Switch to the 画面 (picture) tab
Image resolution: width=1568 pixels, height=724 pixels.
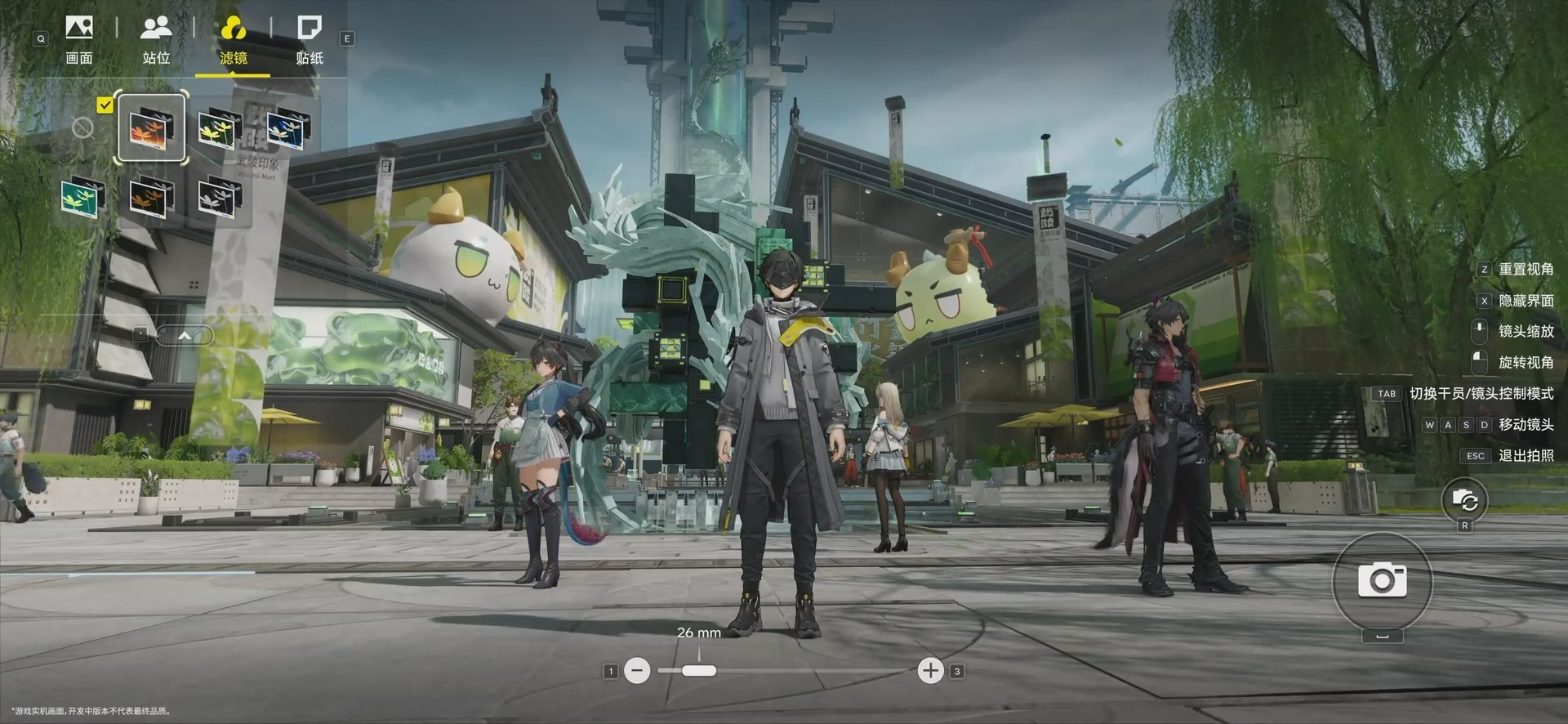tap(79, 40)
